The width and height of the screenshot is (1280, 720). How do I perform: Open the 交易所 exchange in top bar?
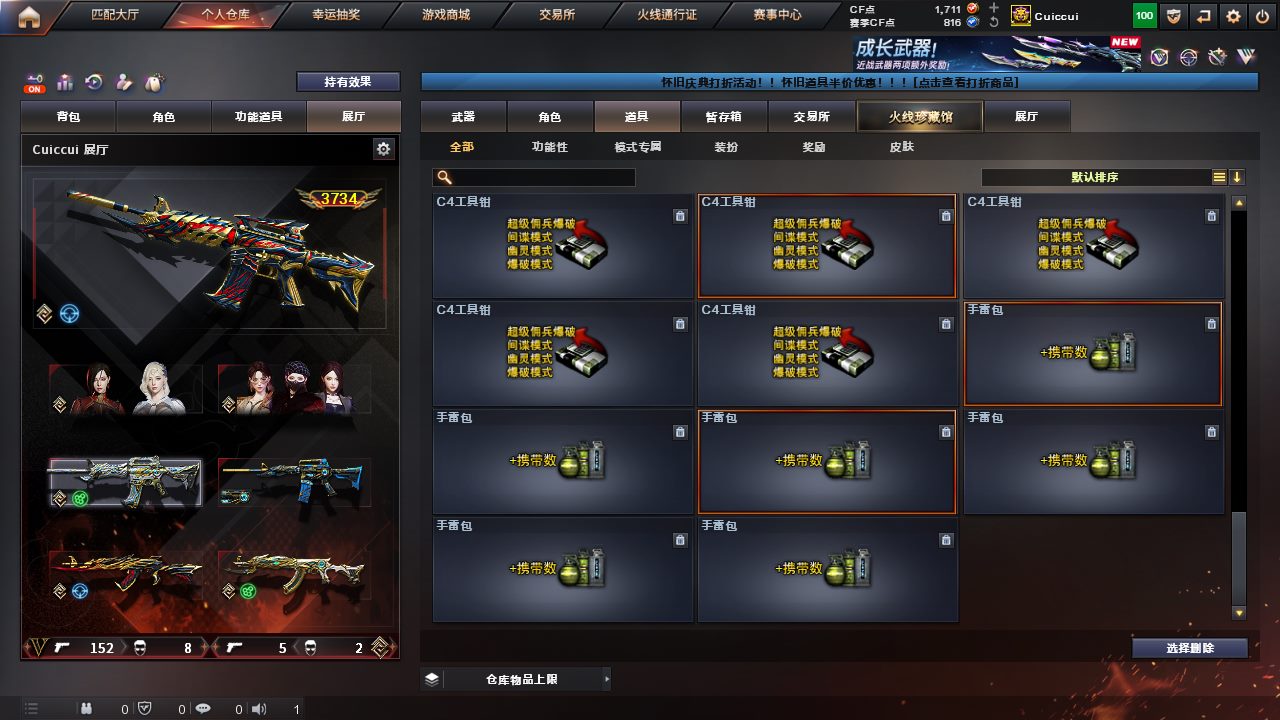point(558,15)
